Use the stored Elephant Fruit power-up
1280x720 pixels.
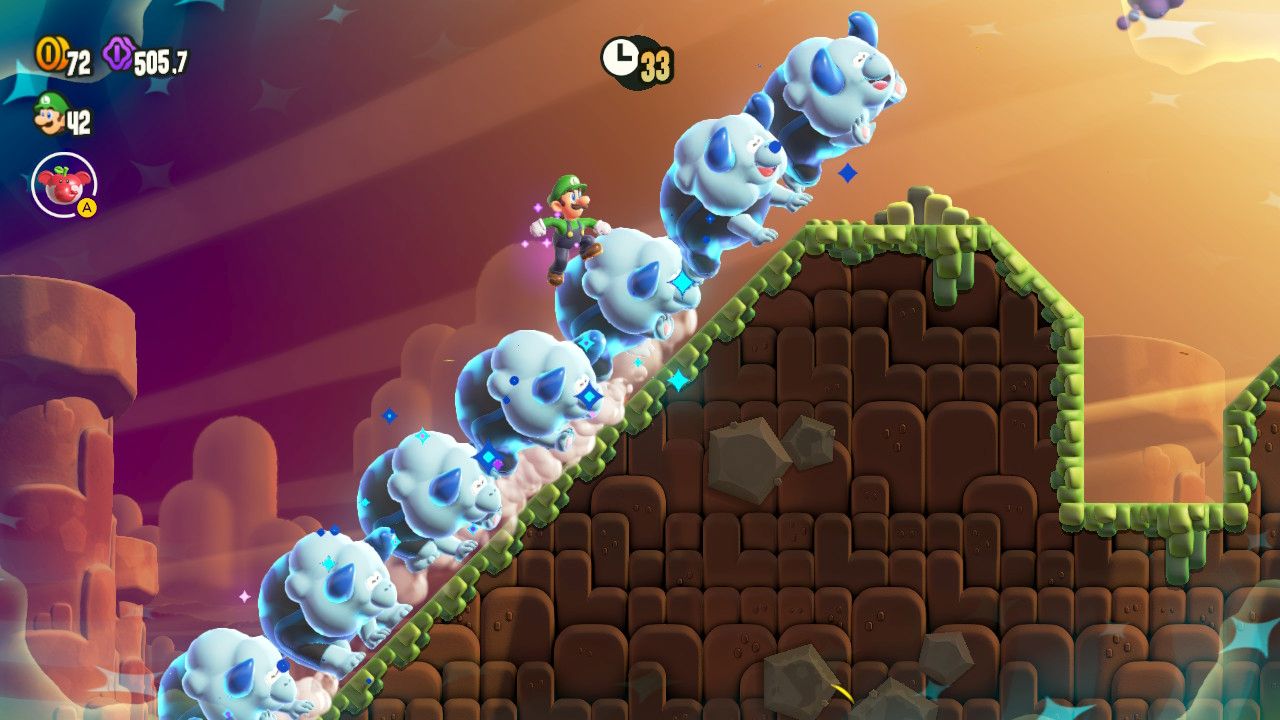click(x=64, y=185)
